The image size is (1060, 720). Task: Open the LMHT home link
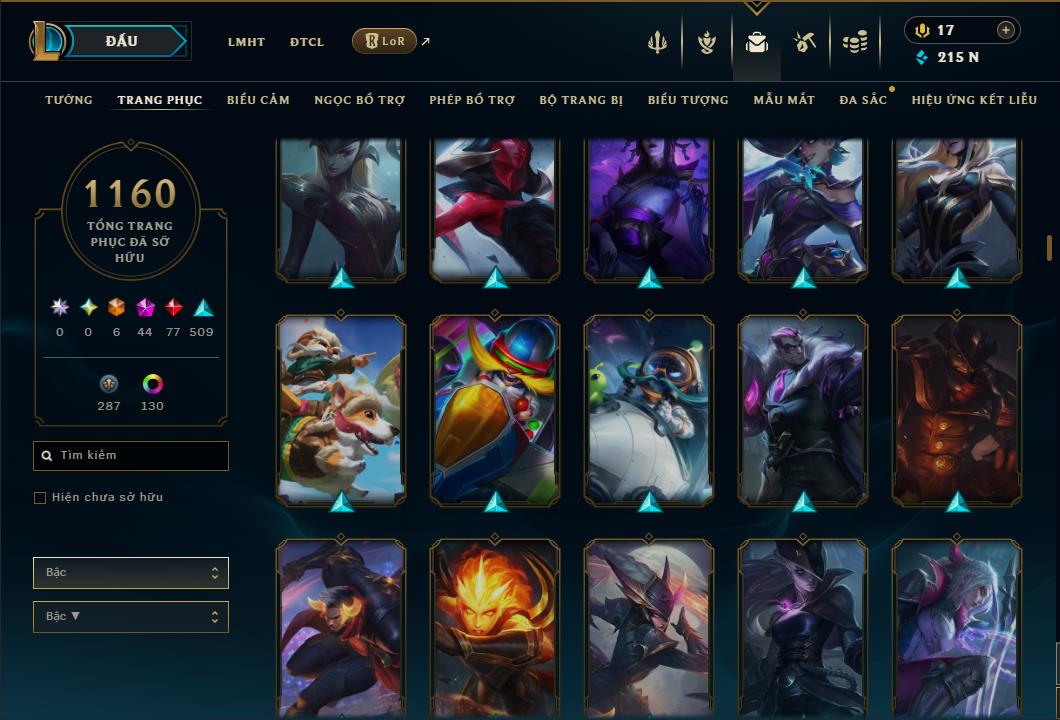[x=246, y=42]
